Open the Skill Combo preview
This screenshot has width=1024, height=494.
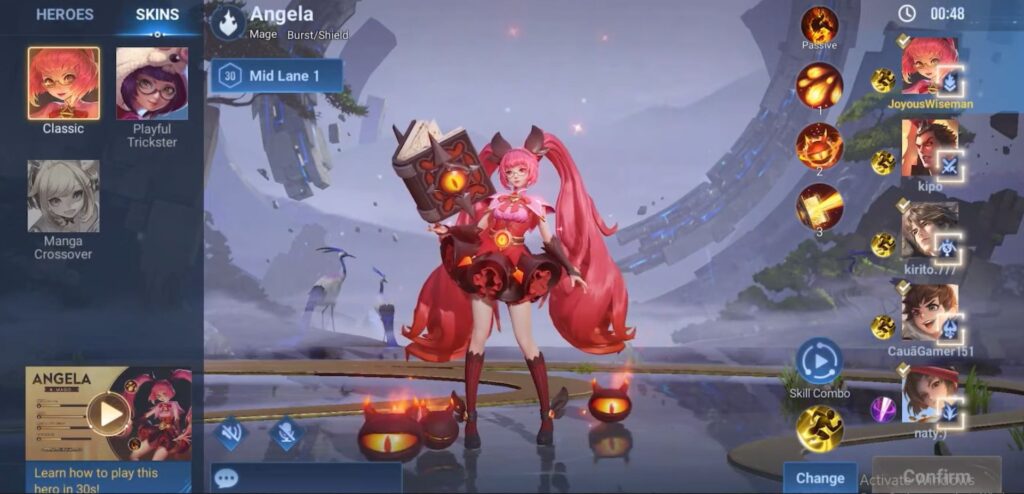pos(819,361)
